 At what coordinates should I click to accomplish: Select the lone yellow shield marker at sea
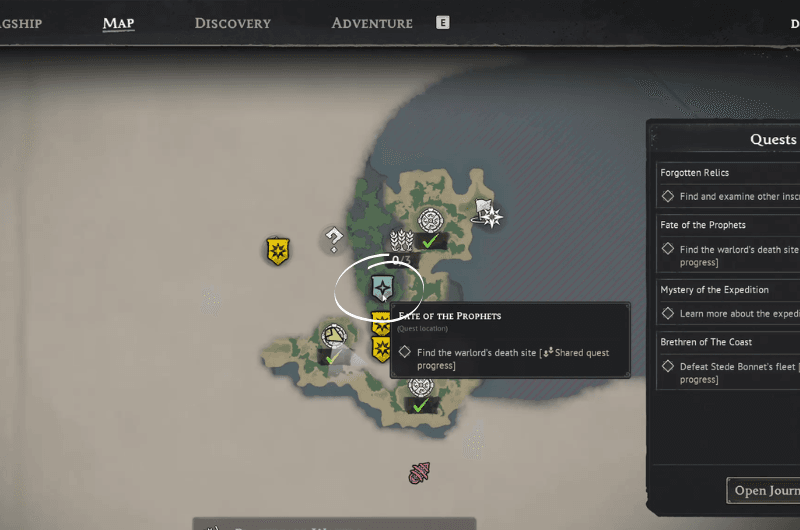278,251
